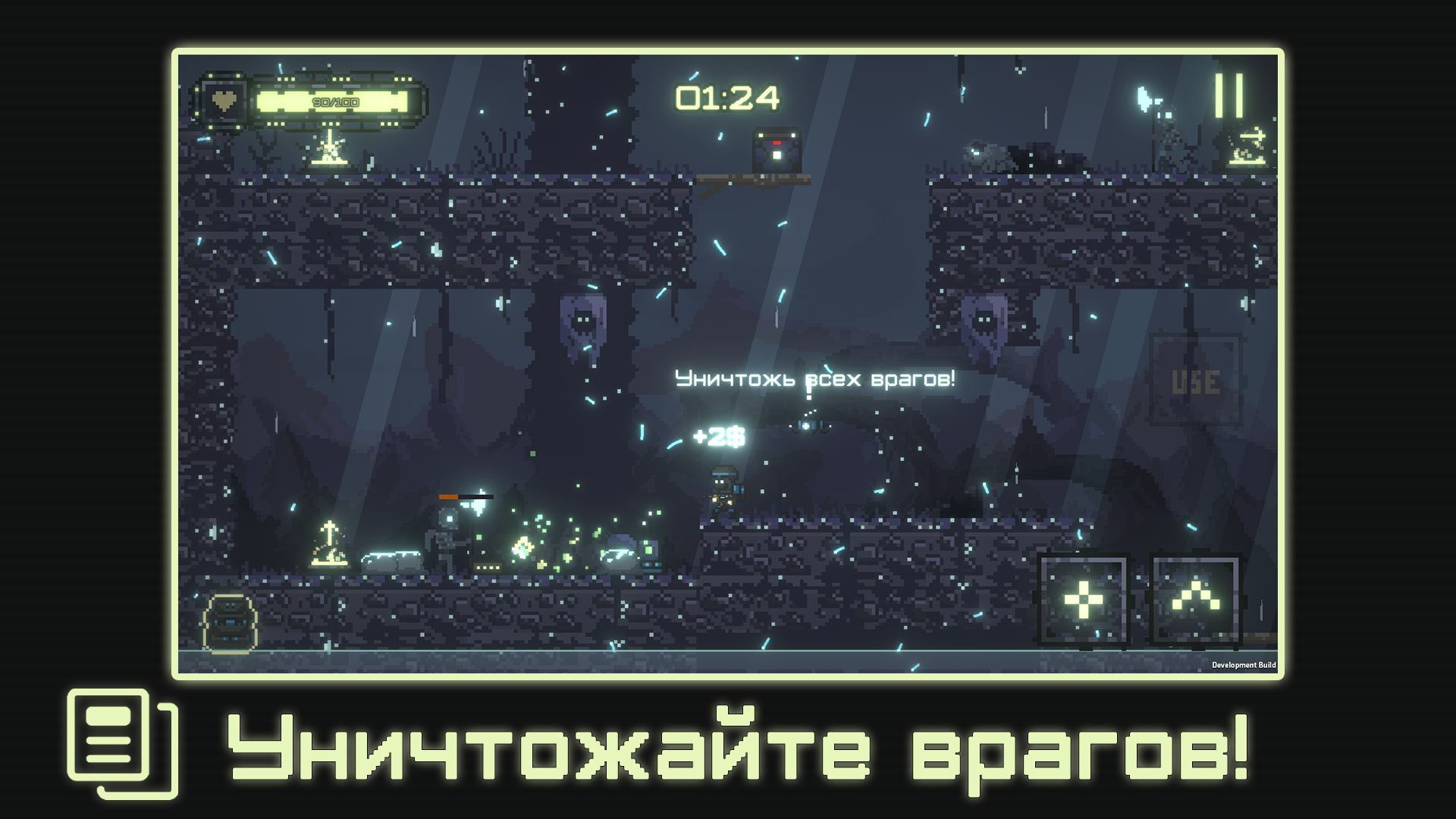Tap the small drone enemy near the message
The width and height of the screenshot is (1456, 819).
coord(808,427)
